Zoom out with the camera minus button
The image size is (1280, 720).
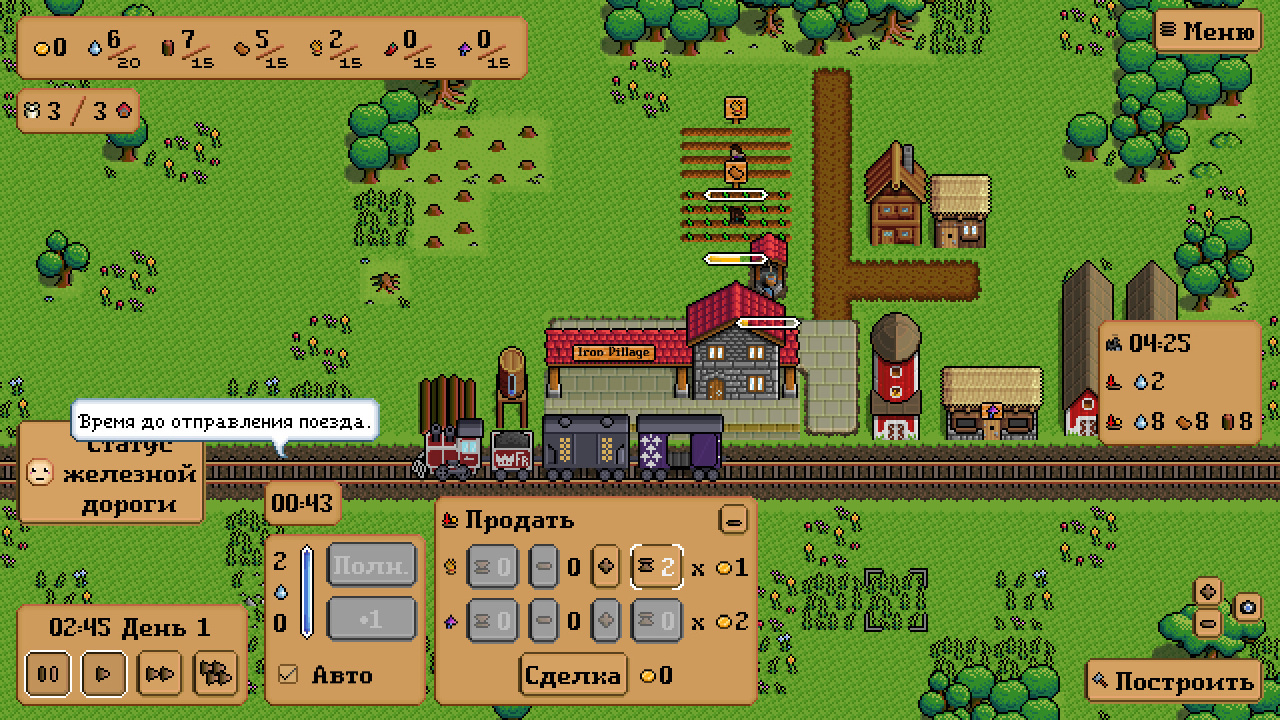[x=1208, y=623]
